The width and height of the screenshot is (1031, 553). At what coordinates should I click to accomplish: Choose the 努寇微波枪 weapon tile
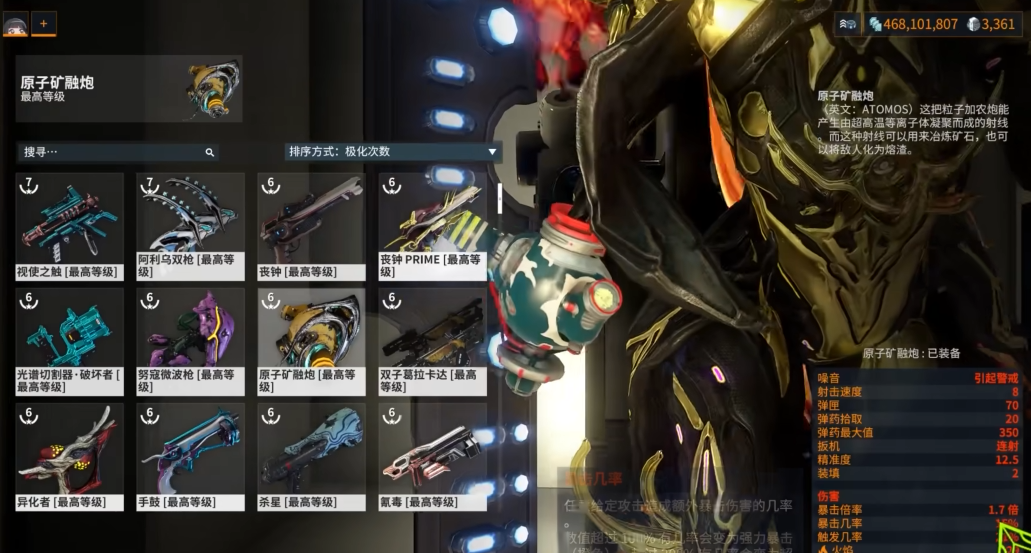tap(190, 341)
